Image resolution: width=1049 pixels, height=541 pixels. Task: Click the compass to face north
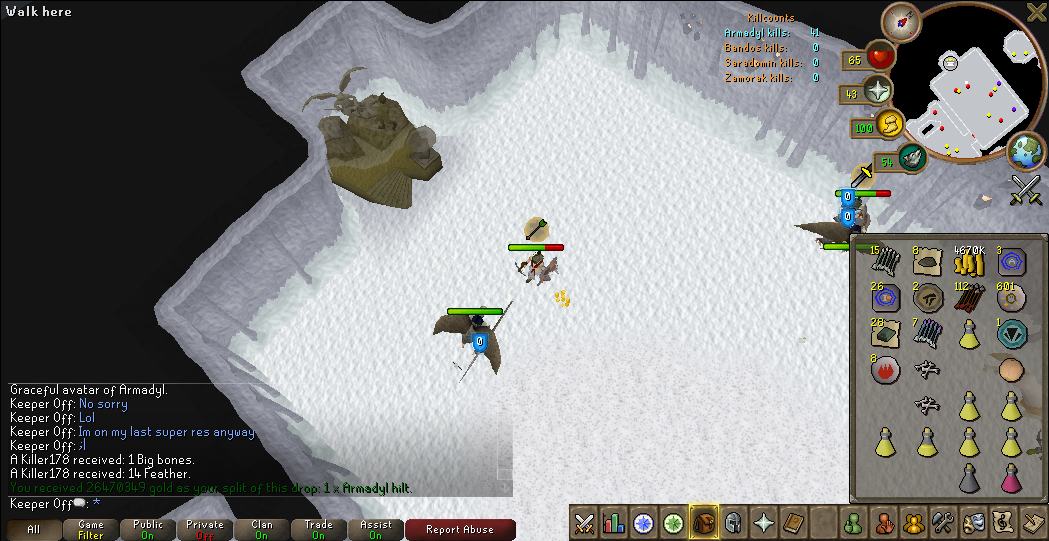(x=908, y=20)
